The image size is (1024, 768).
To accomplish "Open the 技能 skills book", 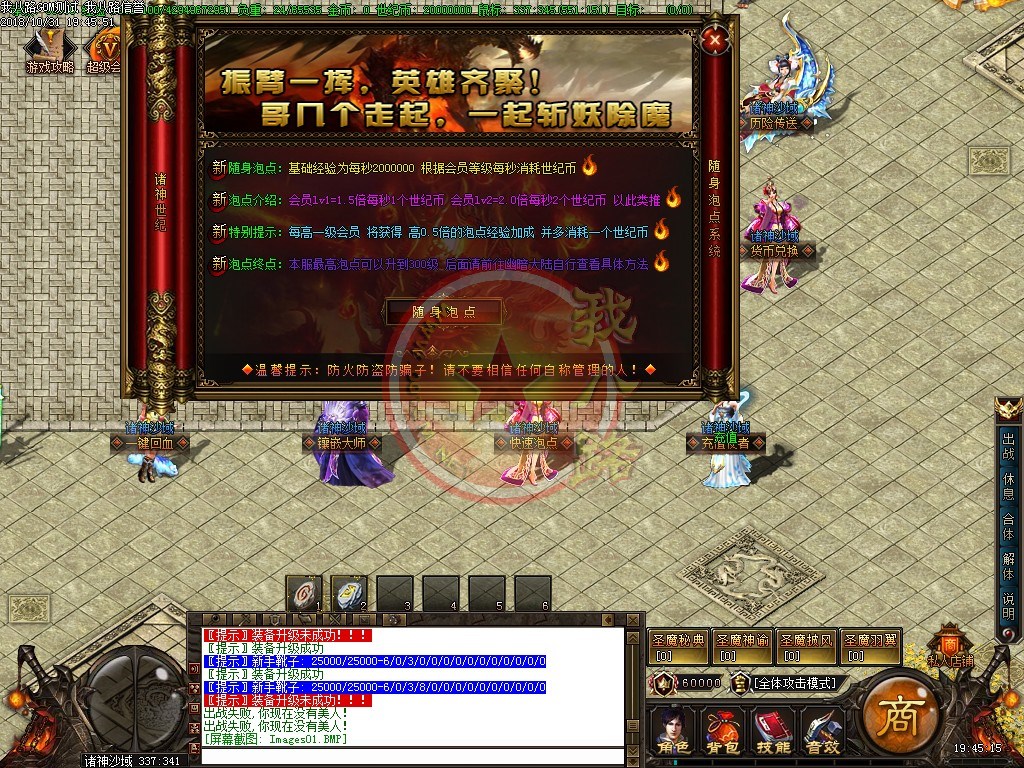I will point(772,730).
